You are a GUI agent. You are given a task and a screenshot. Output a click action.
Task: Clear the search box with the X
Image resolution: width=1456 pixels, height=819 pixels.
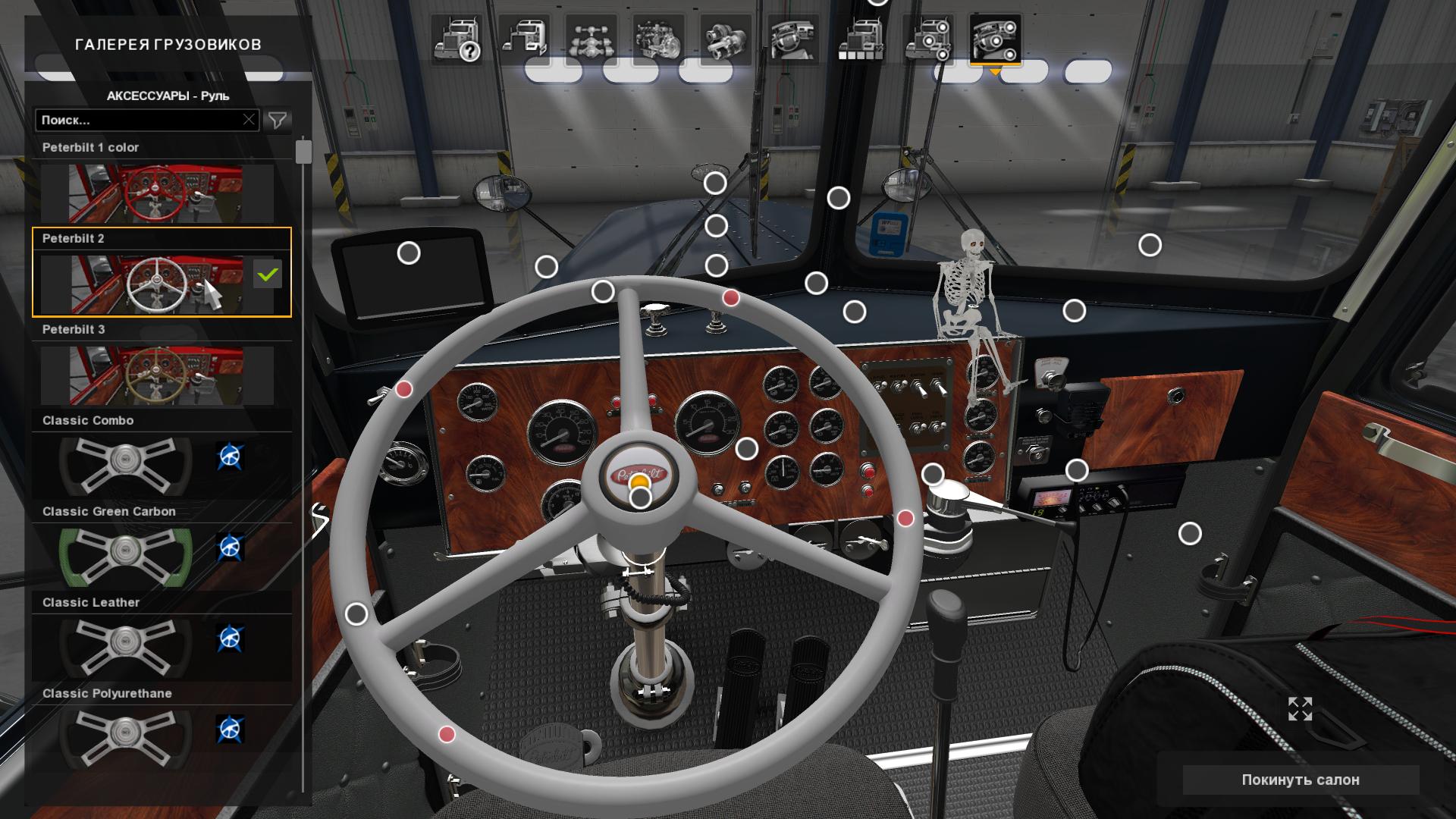[249, 120]
